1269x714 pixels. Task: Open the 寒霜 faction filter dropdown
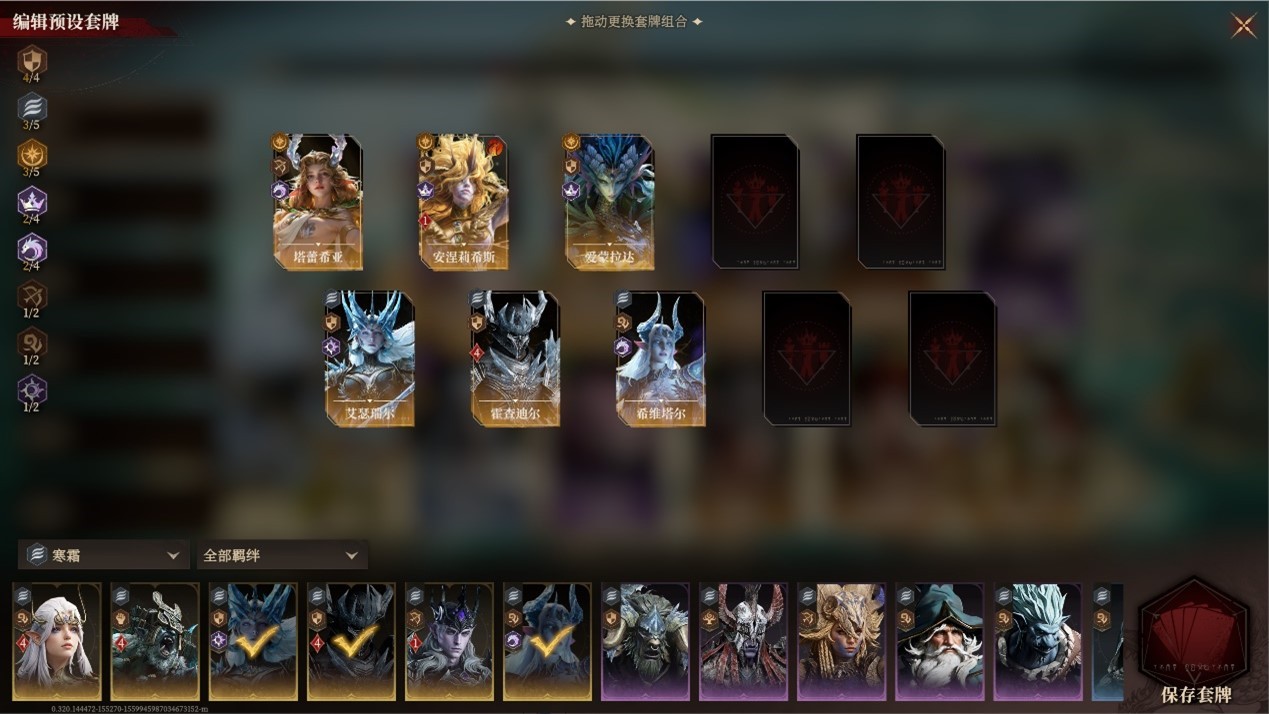[x=103, y=555]
